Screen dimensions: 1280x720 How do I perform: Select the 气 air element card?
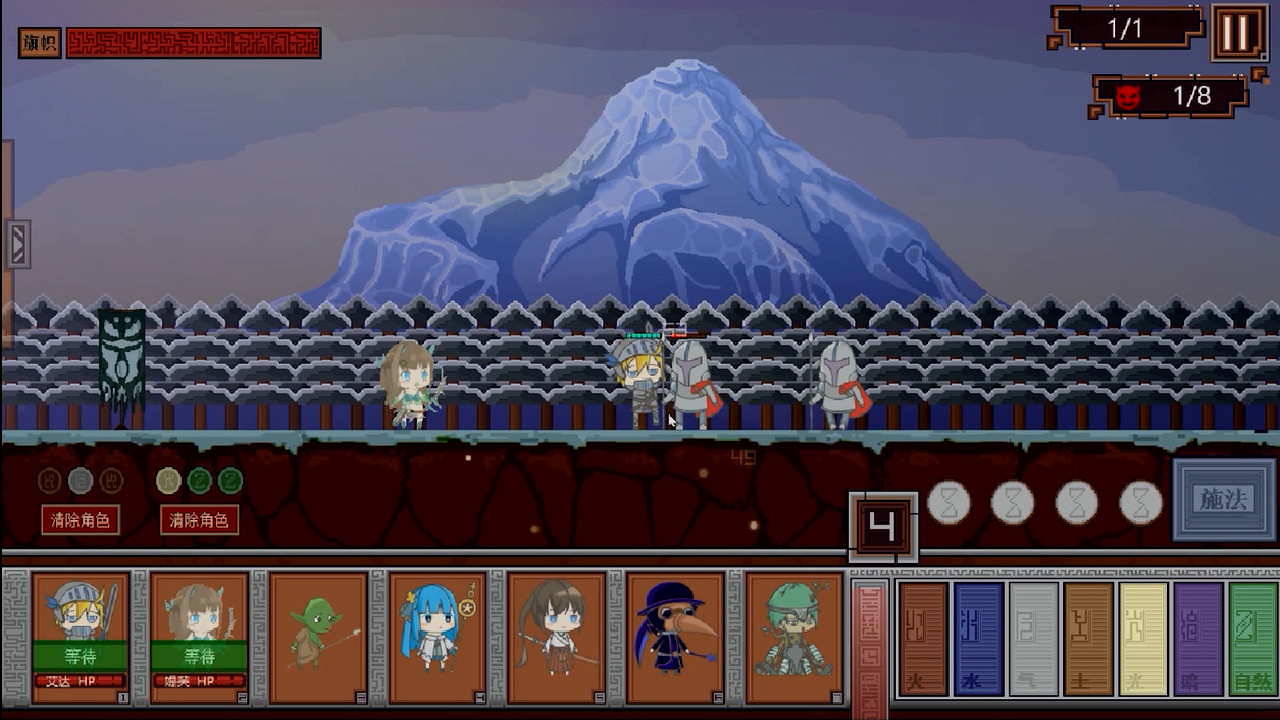(x=1032, y=640)
